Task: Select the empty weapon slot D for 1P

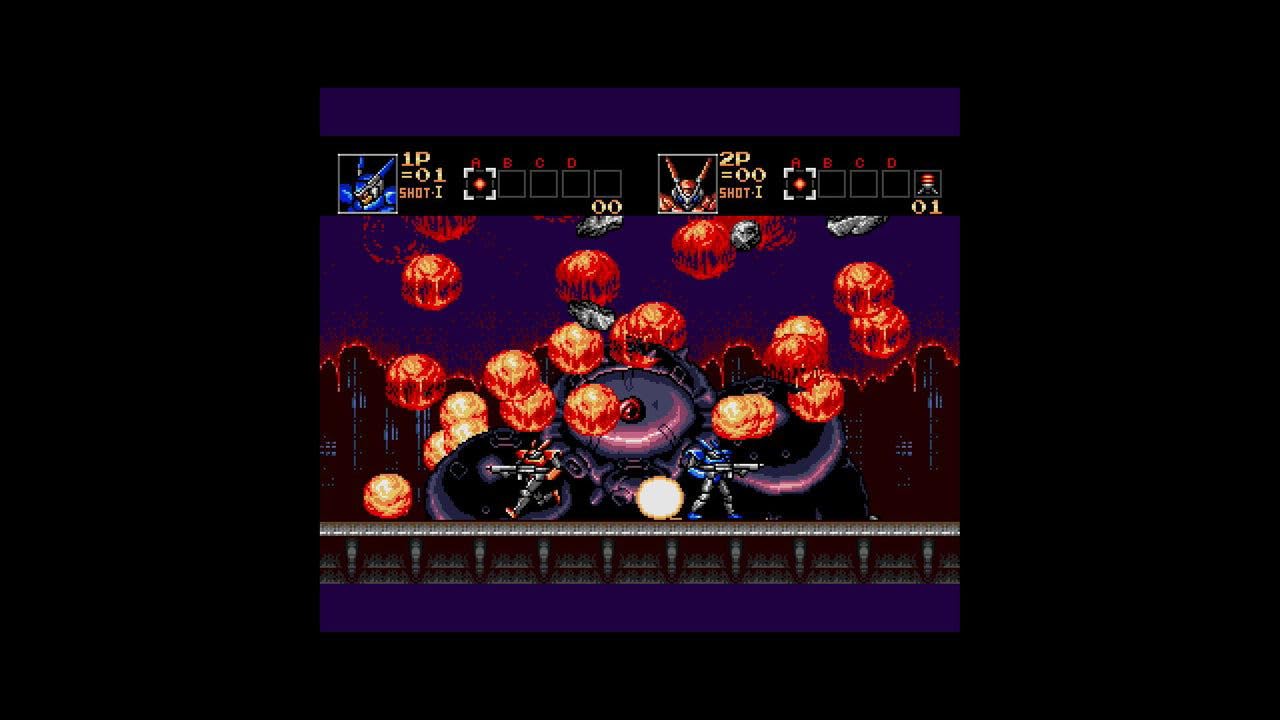Action: [x=578, y=183]
